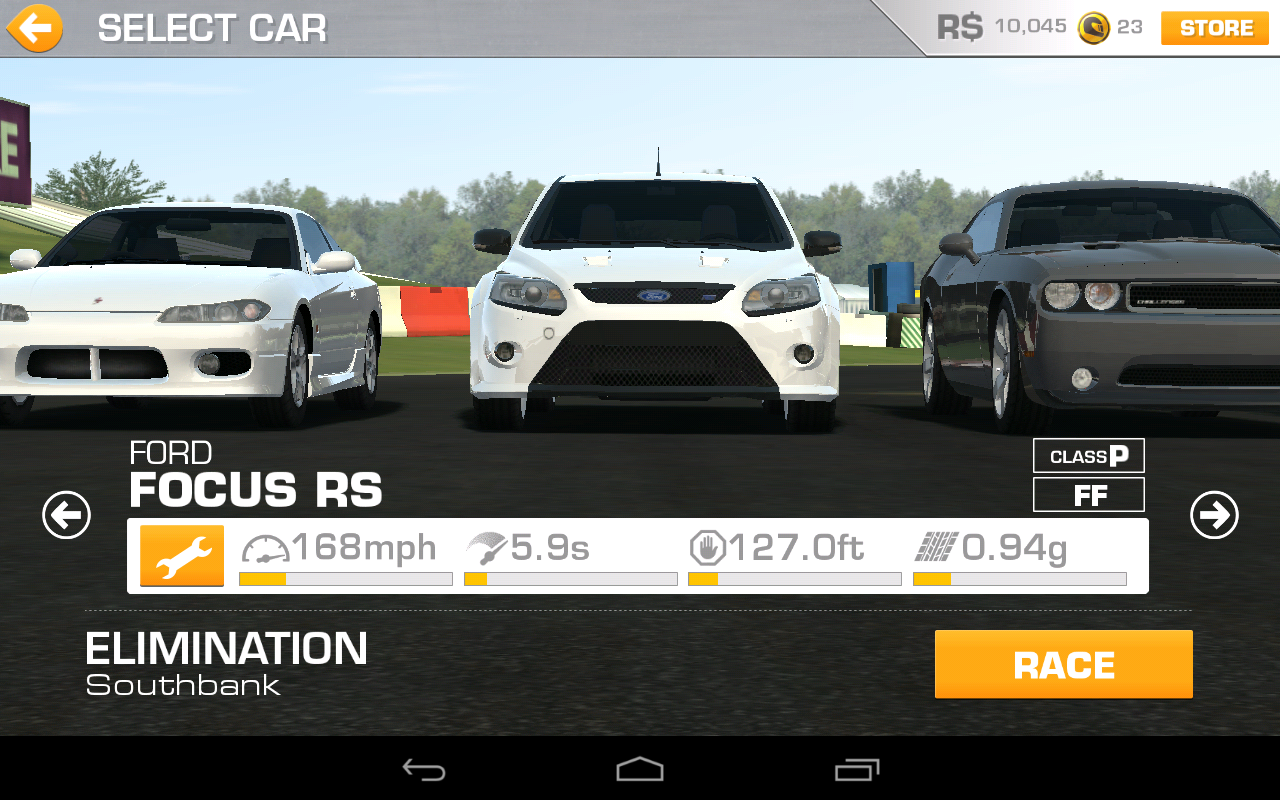Image resolution: width=1280 pixels, height=800 pixels.
Task: Tap the Android home button
Action: tap(640, 769)
